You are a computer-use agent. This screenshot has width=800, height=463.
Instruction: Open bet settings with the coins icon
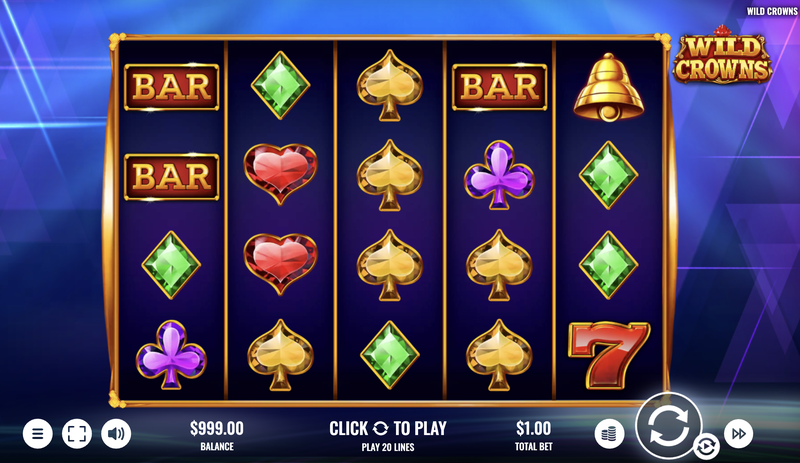point(609,433)
